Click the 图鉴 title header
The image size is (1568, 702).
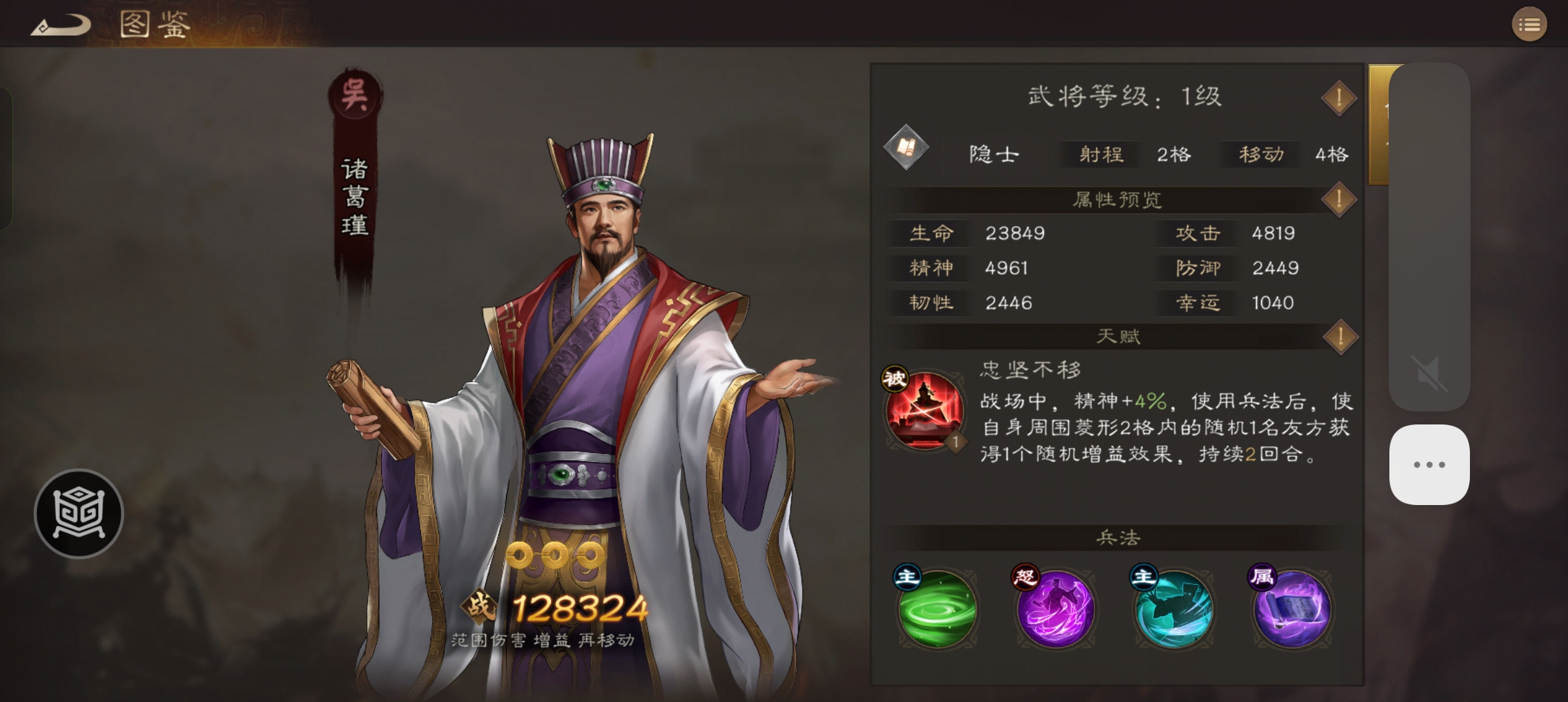154,25
